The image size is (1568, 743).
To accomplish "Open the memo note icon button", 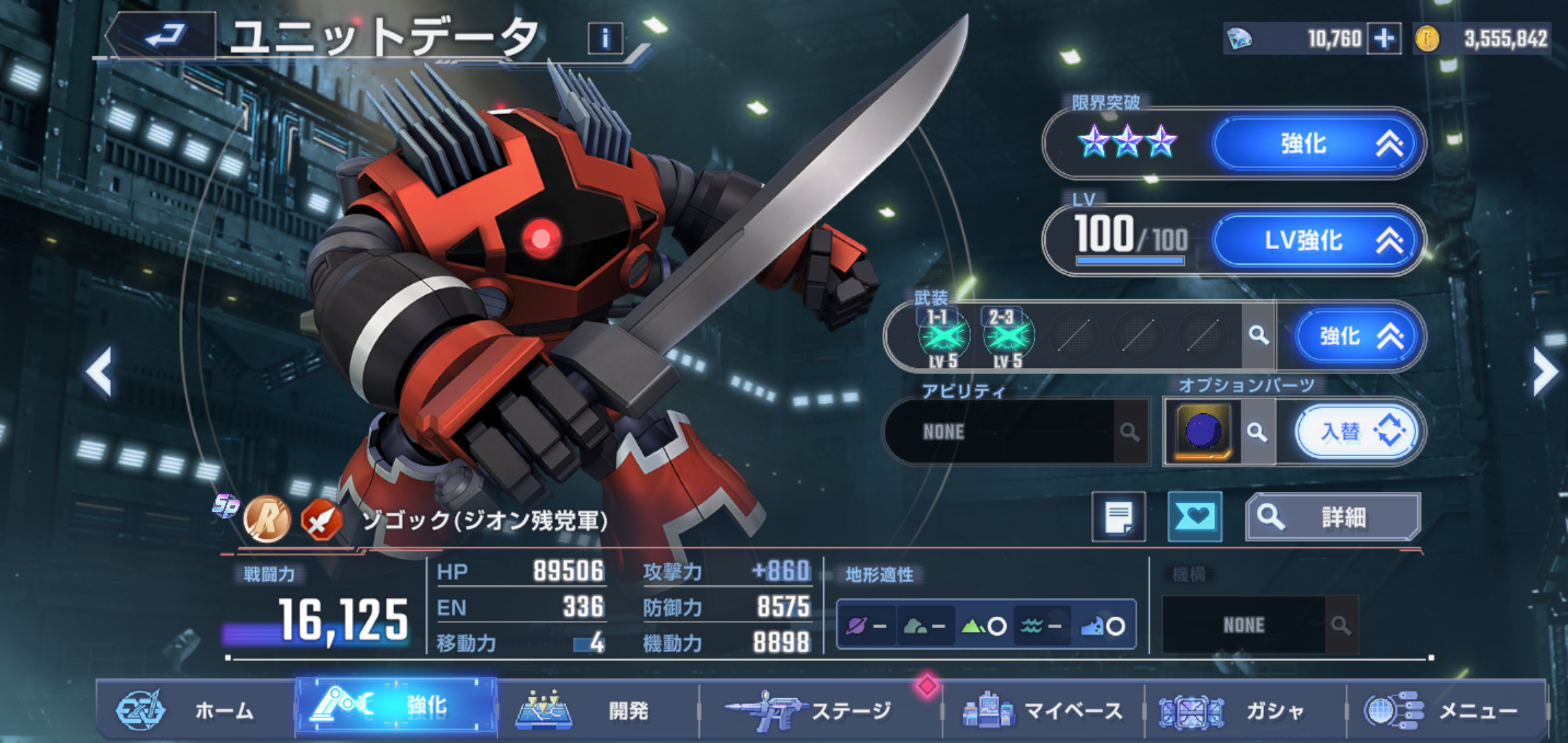I will 1119,517.
